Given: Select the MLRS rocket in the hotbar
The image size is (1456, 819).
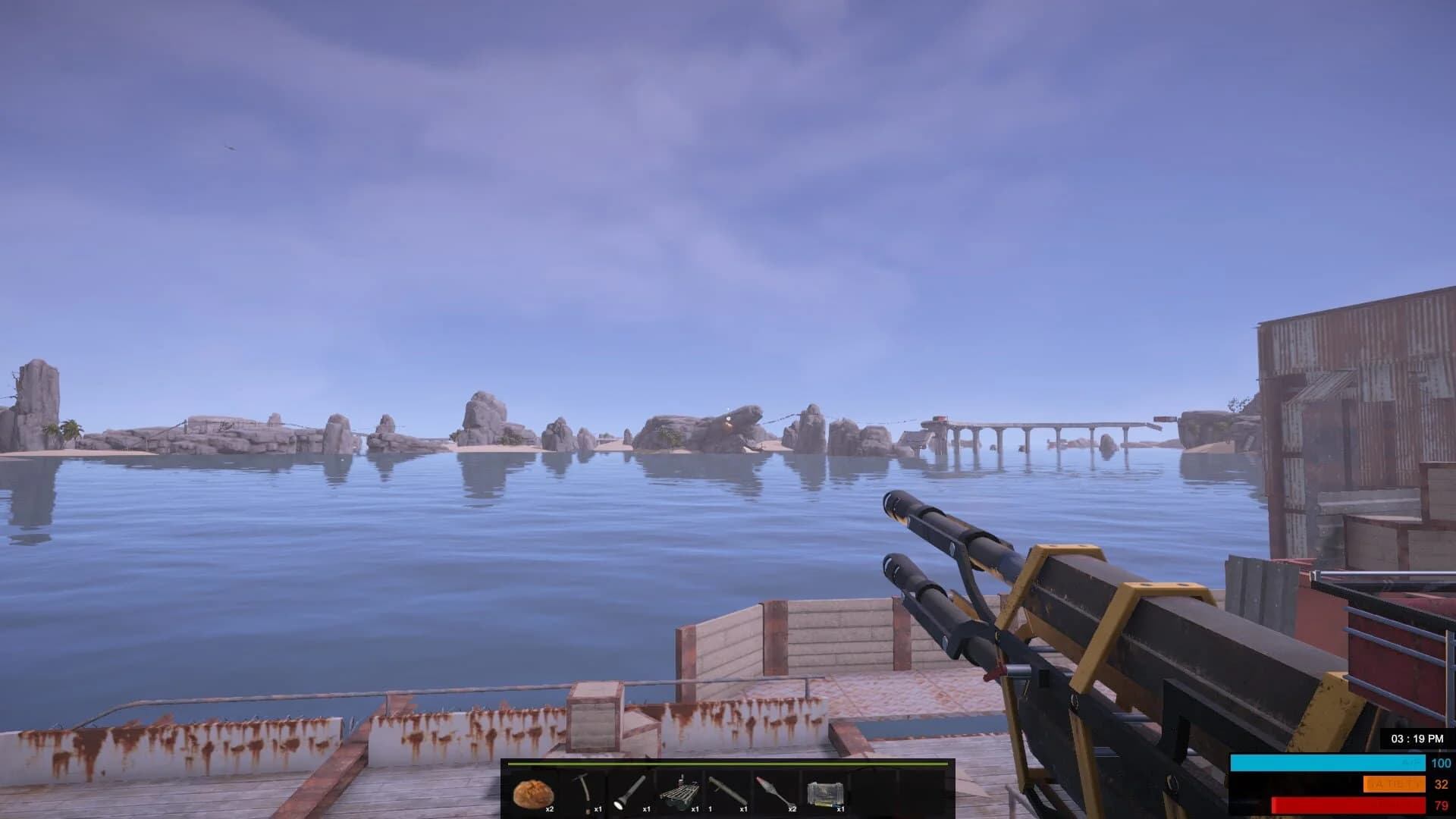Looking at the screenshot, I should [773, 792].
